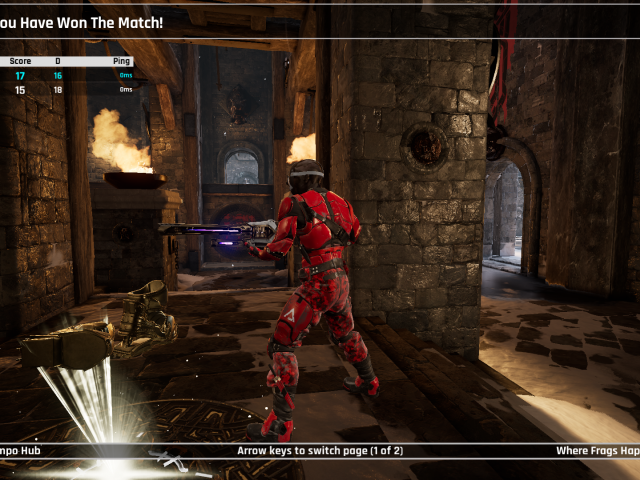Click the Ping column header

tap(122, 61)
